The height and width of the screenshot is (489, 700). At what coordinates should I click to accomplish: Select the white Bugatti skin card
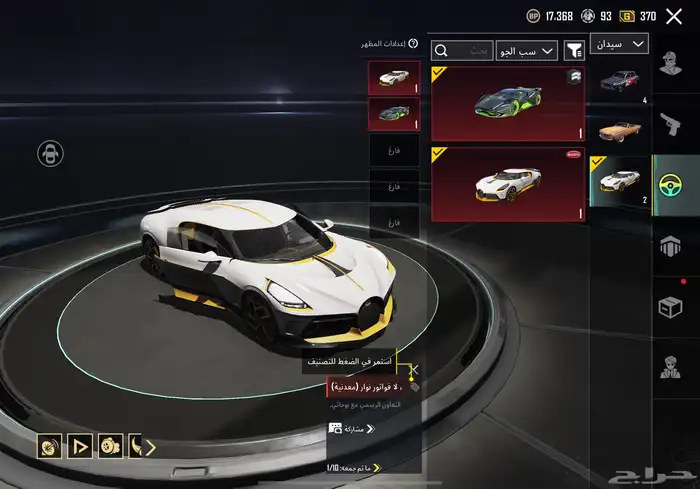click(509, 184)
